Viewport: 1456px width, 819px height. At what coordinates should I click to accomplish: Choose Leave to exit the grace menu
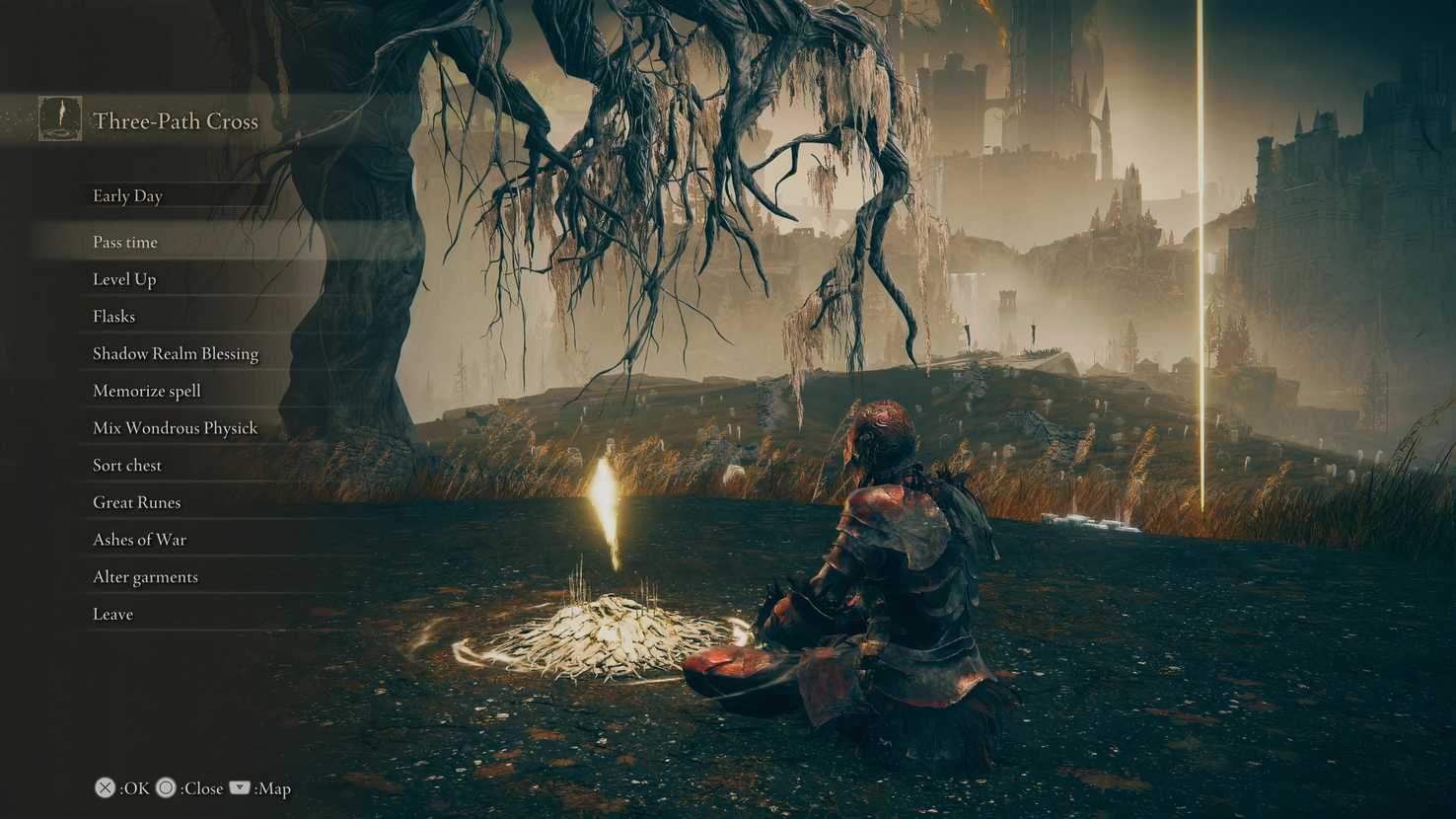click(x=112, y=614)
